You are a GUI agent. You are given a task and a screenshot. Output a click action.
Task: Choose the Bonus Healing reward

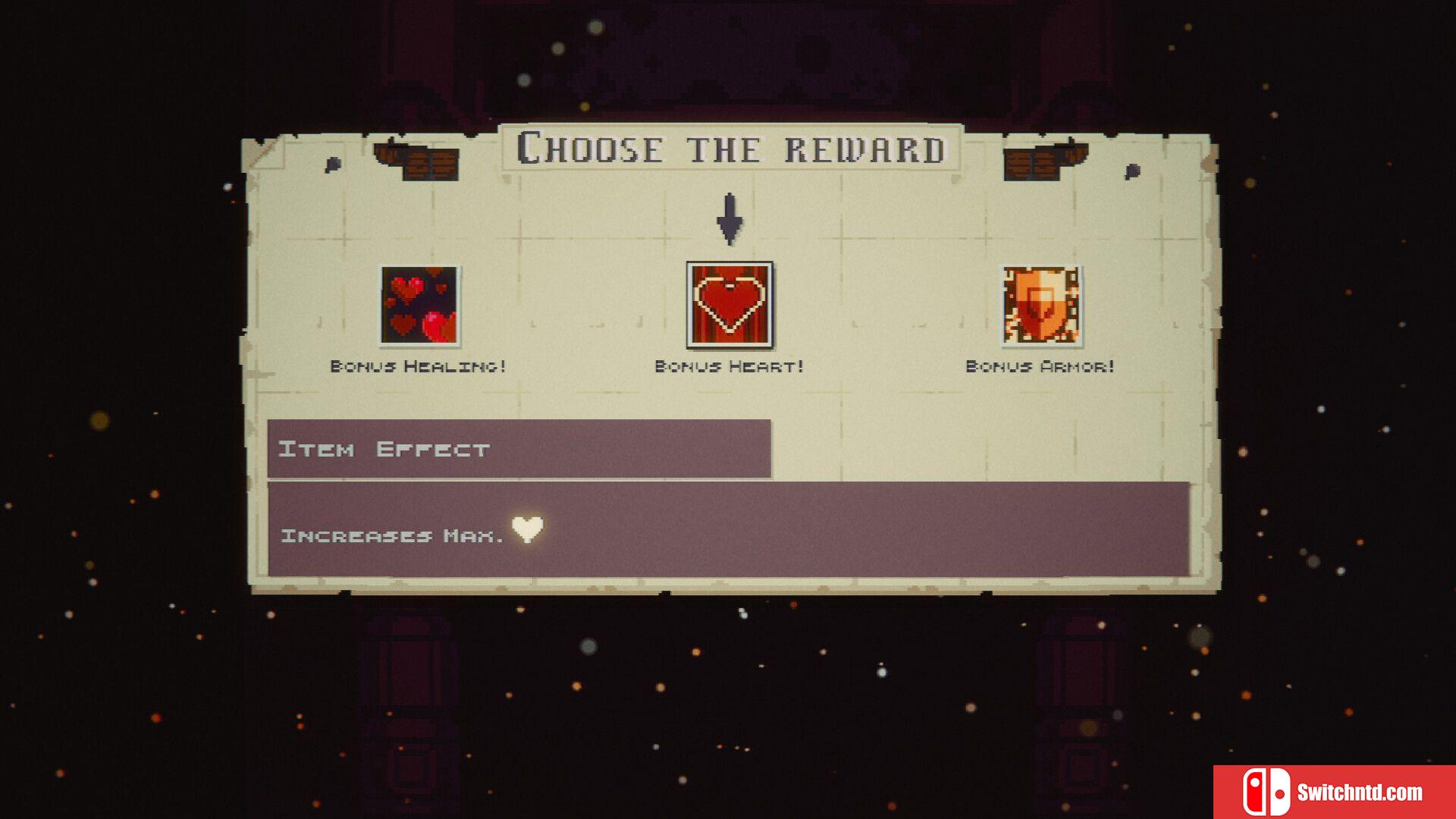tap(419, 306)
